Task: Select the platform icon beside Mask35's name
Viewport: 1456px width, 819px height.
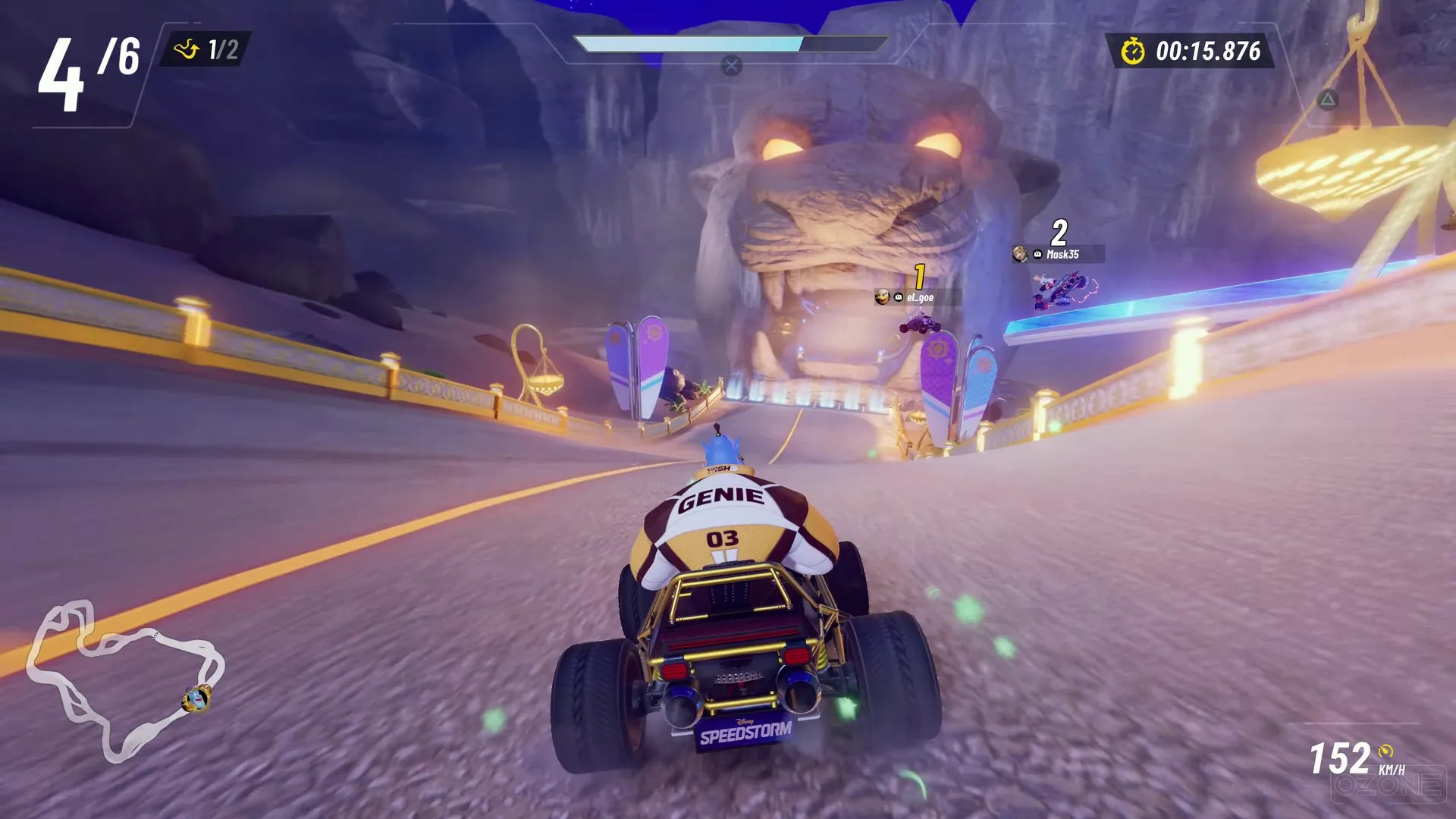Action: pos(1037,253)
